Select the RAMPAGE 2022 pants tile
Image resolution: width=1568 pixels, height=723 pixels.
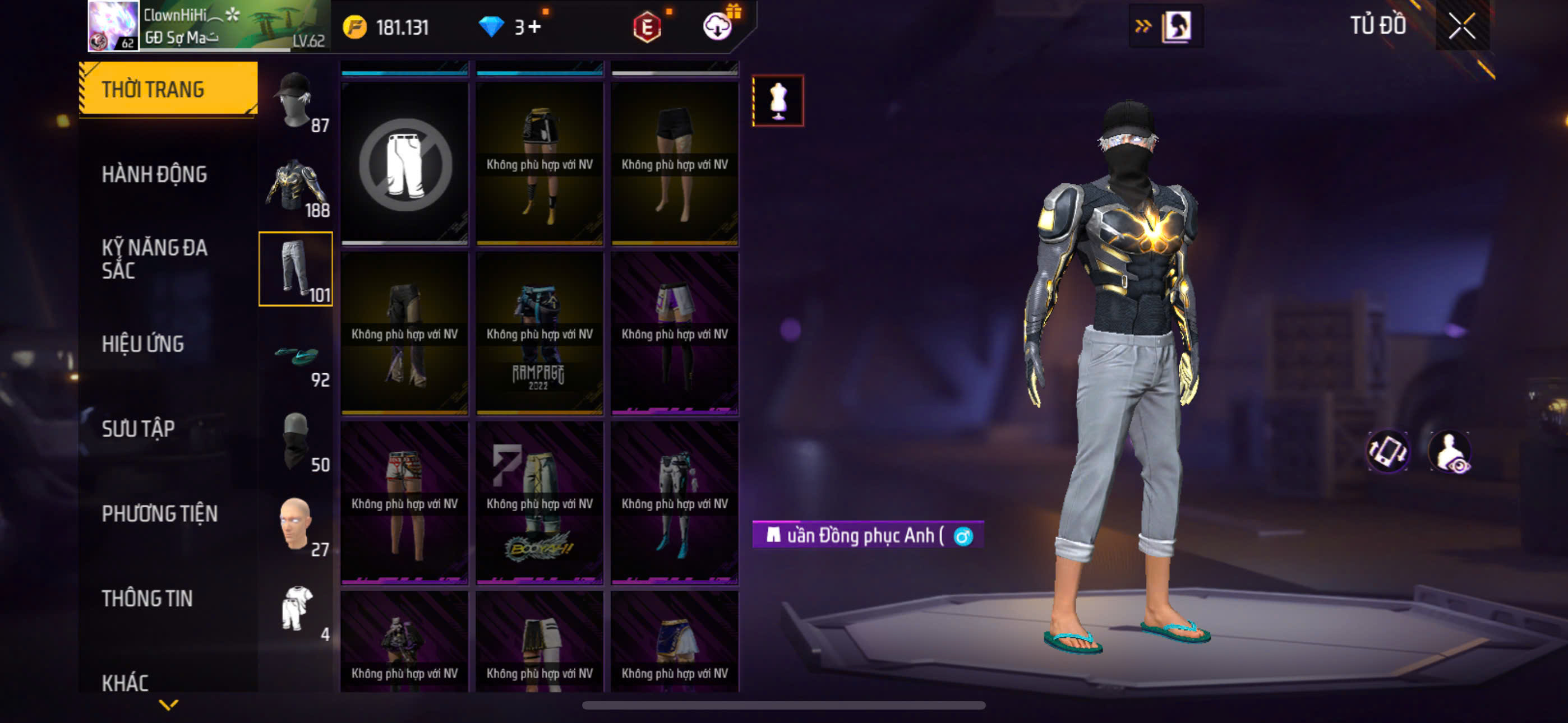tap(539, 333)
